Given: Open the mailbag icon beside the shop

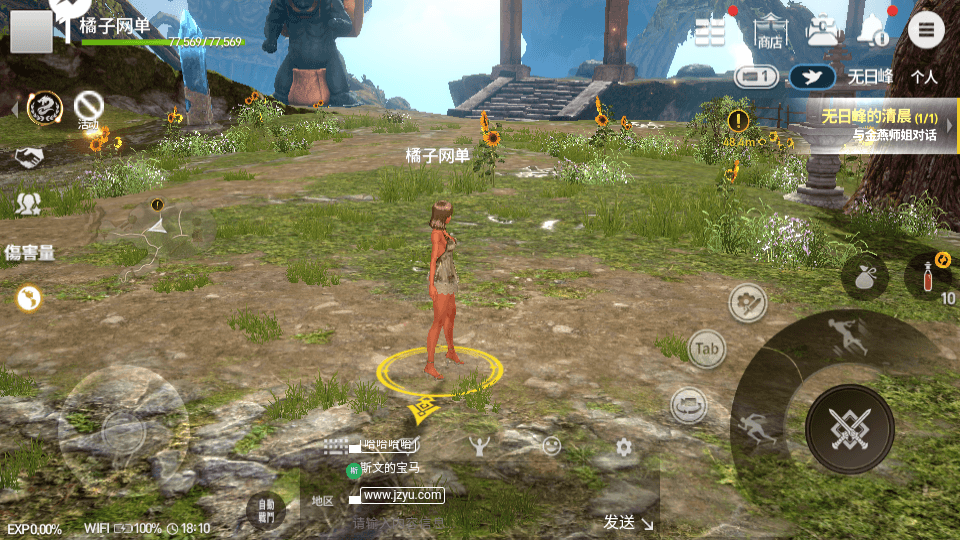Looking at the screenshot, I should (823, 31).
